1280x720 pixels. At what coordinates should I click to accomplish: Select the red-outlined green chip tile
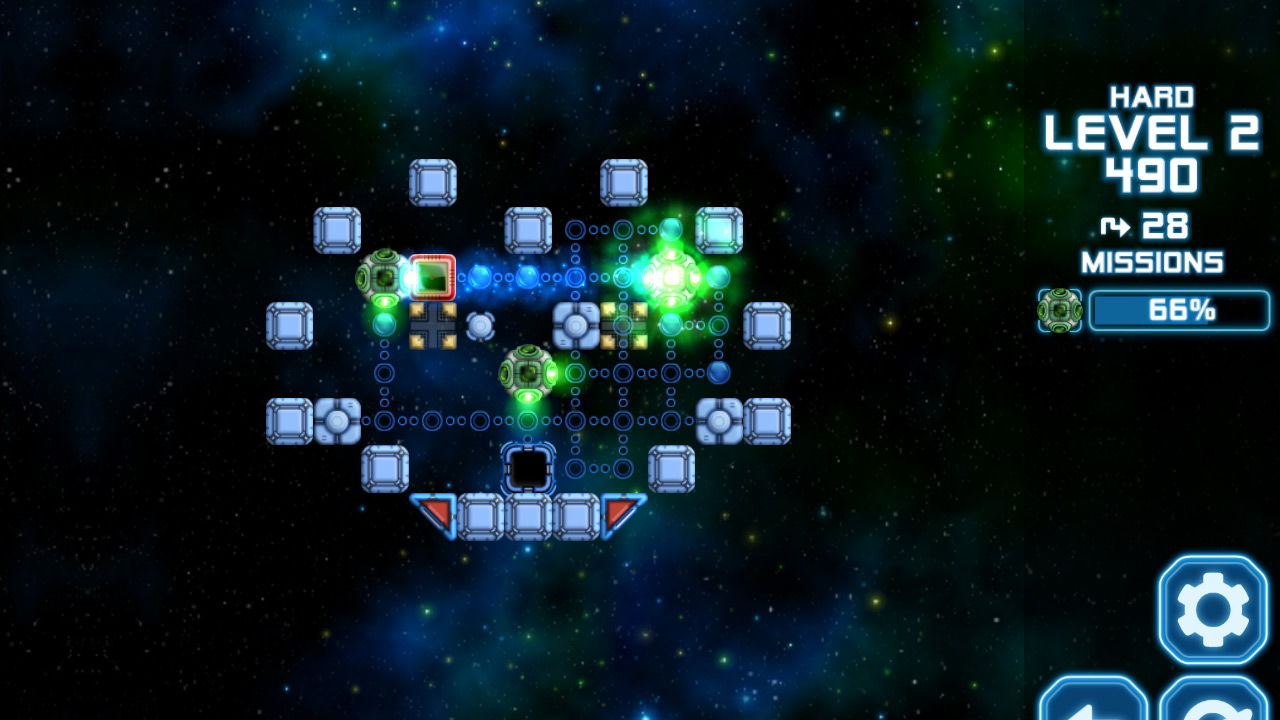pos(432,276)
